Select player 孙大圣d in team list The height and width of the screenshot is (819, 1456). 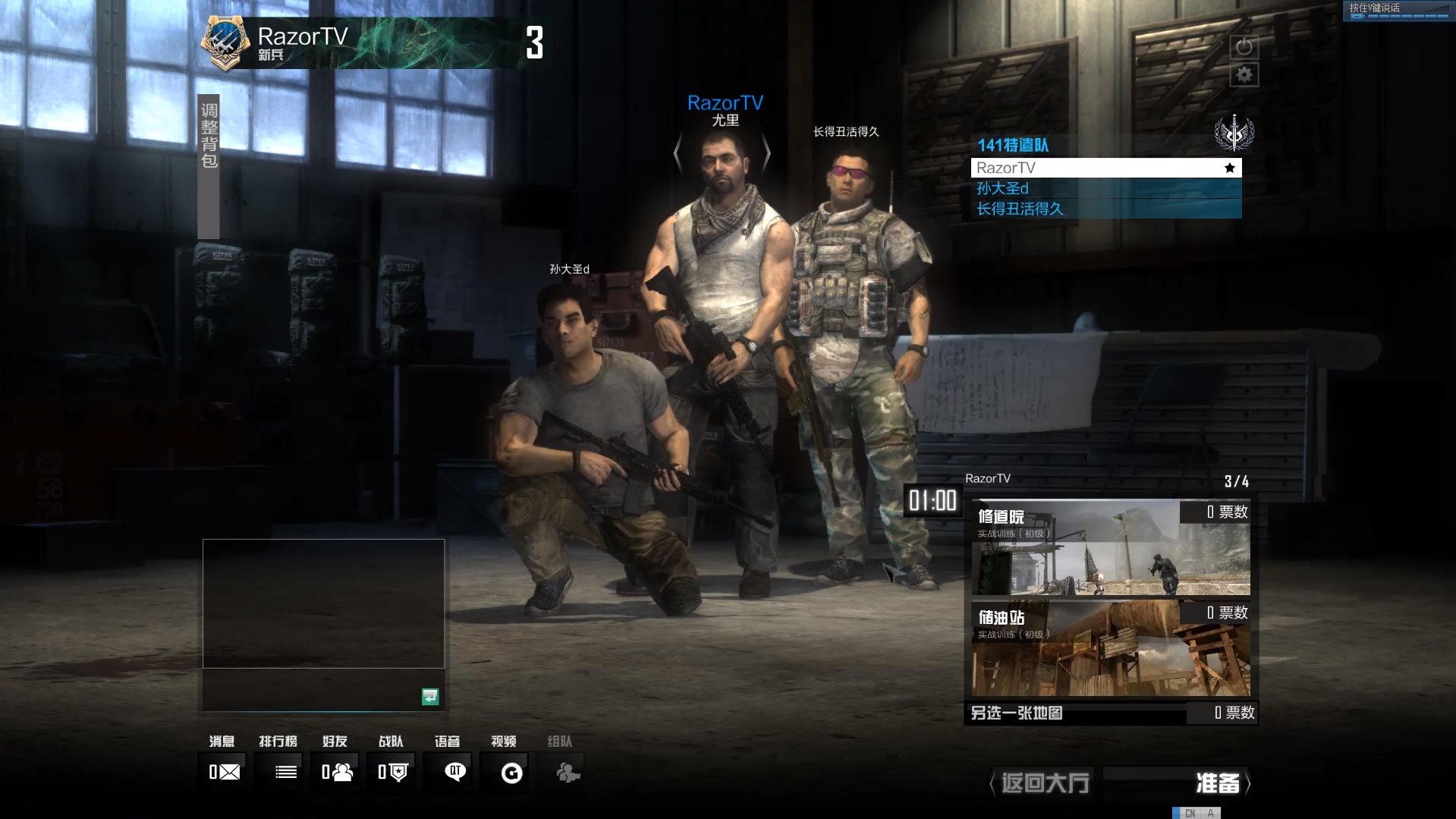[1105, 188]
